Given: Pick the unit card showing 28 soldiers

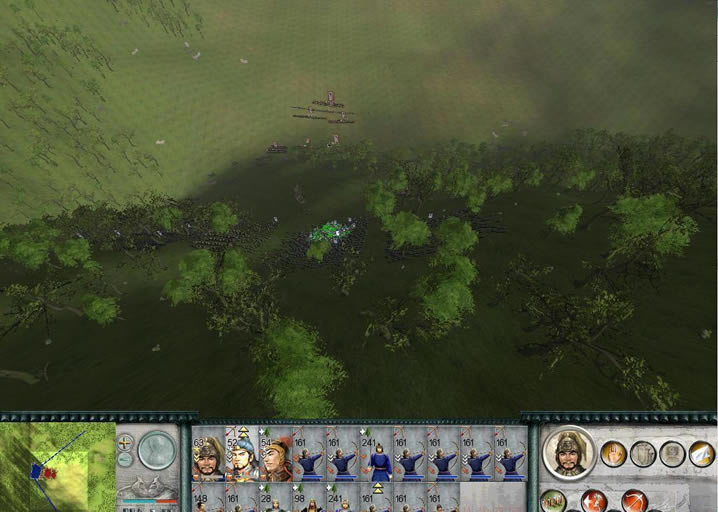Looking at the screenshot, I should point(275,499).
